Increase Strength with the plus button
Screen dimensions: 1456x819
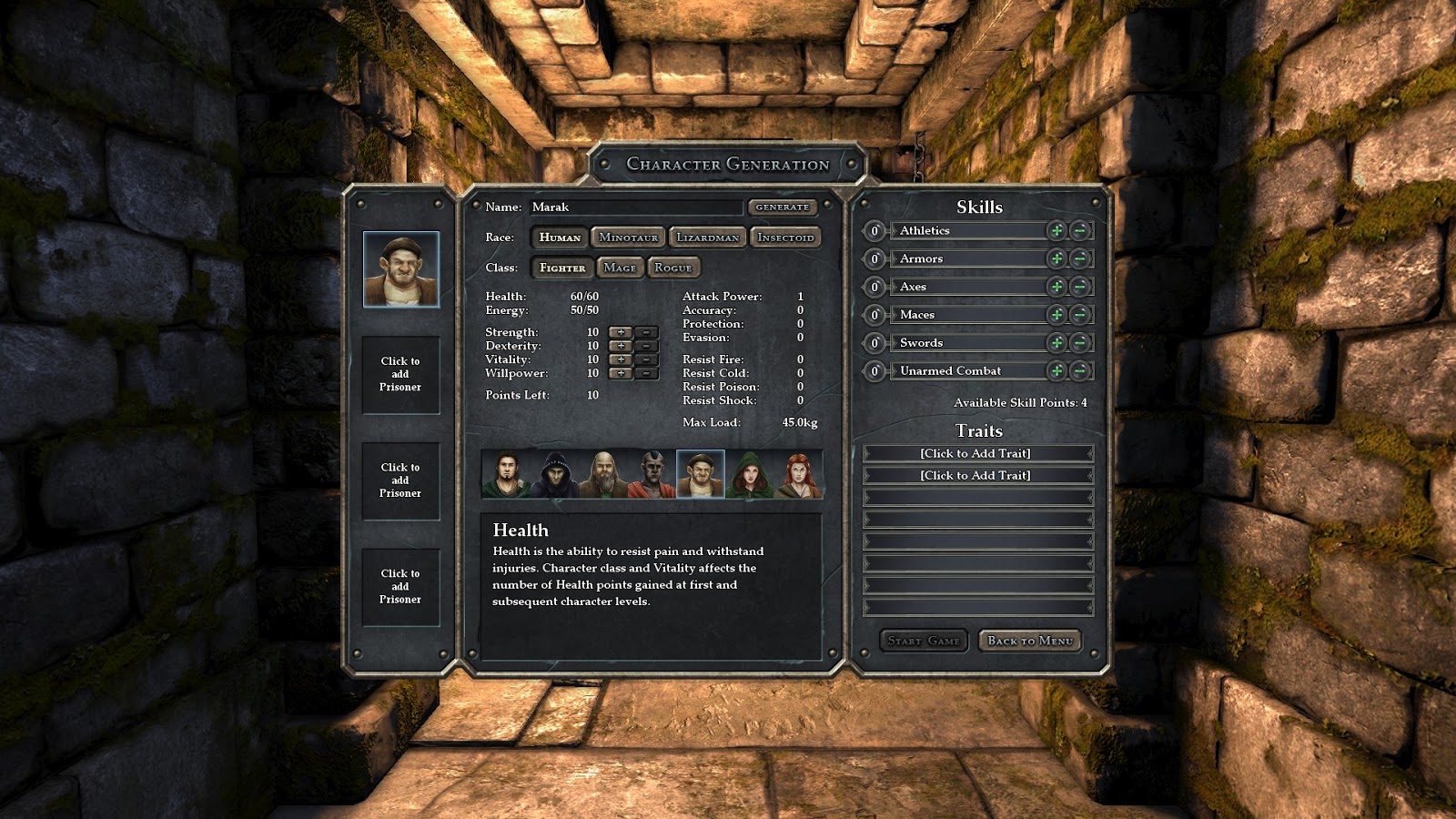click(621, 332)
